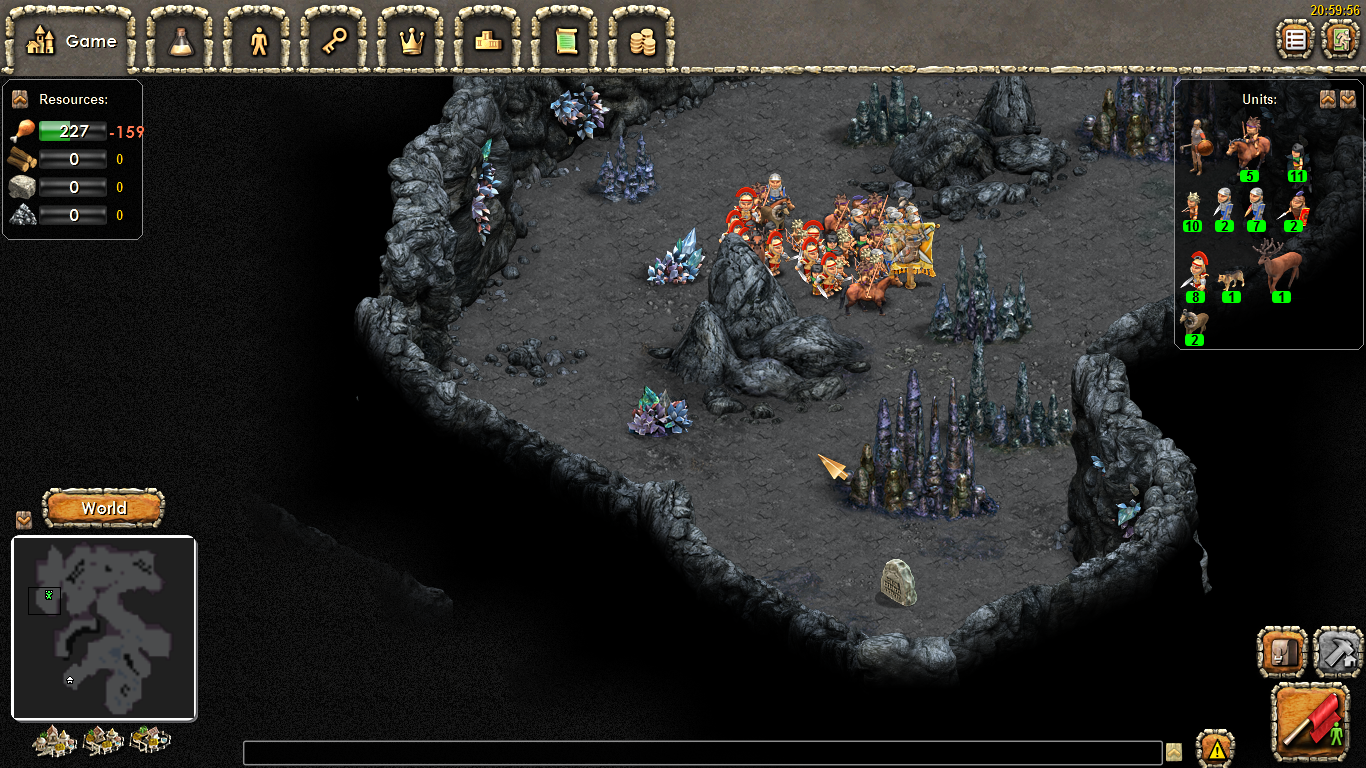Select the horseback rider unit icon
Screen dimensions: 1366x768
(1246, 148)
